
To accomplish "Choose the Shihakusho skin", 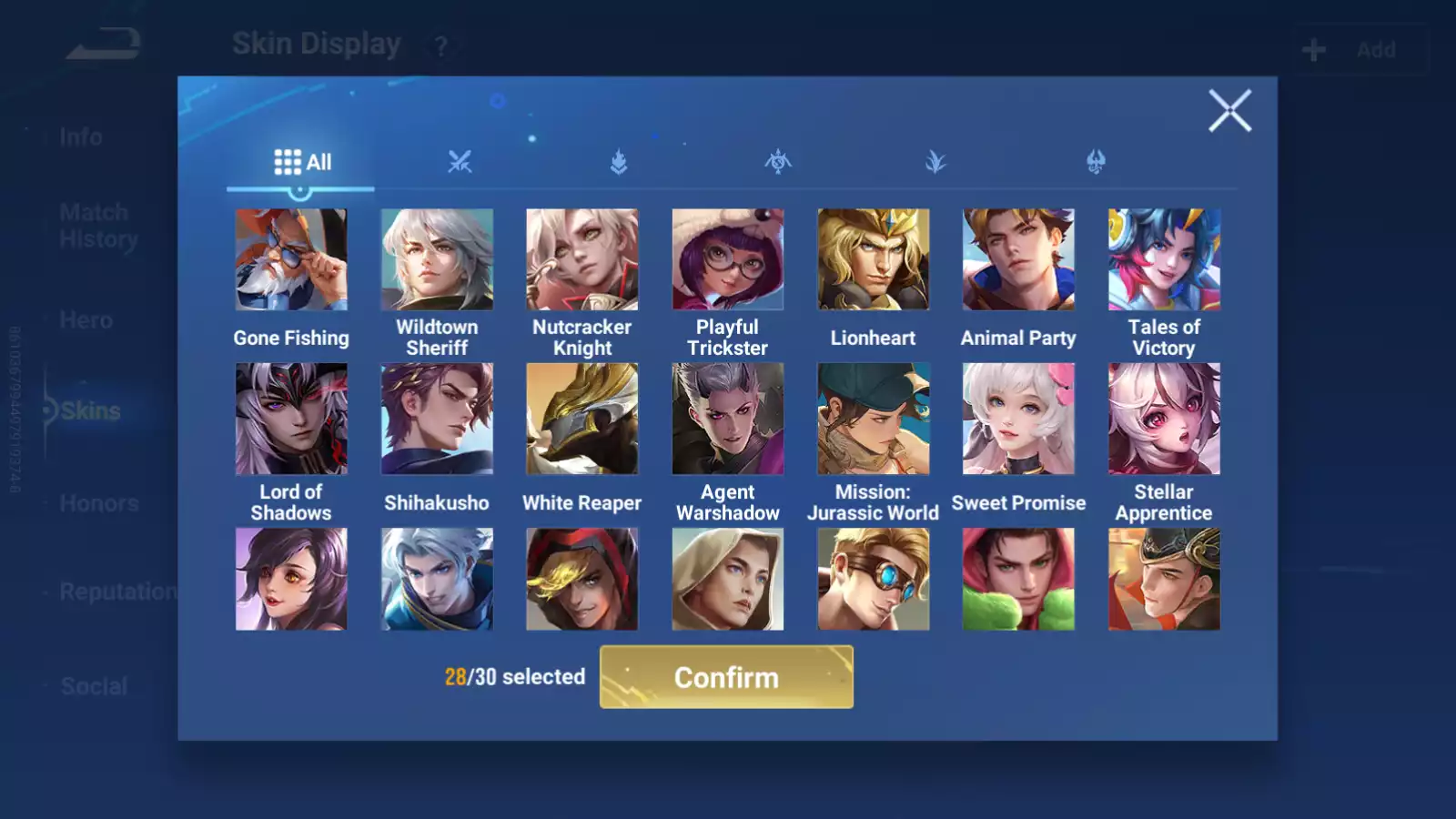I will (437, 420).
